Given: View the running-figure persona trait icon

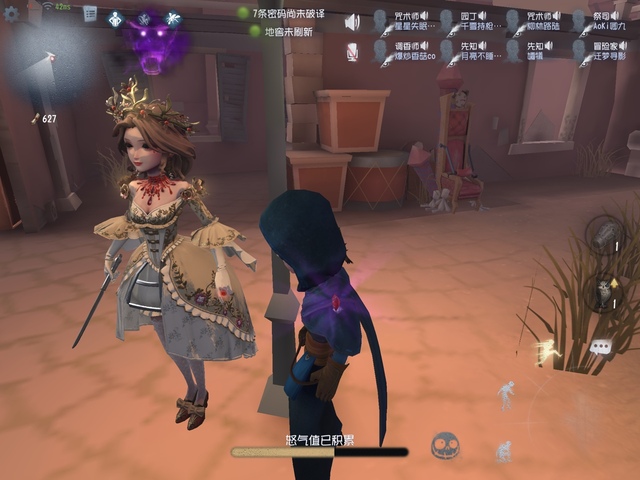Looking at the screenshot, I should pos(115,19).
